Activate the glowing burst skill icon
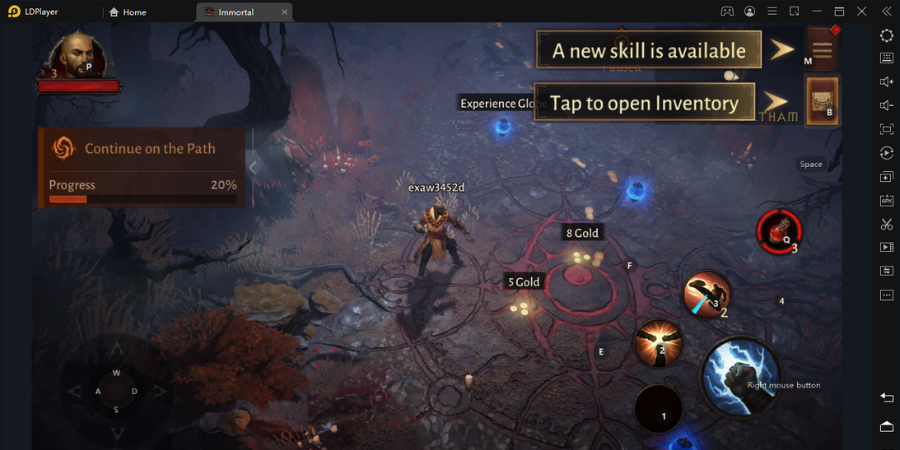This screenshot has height=450, width=900. 658,343
